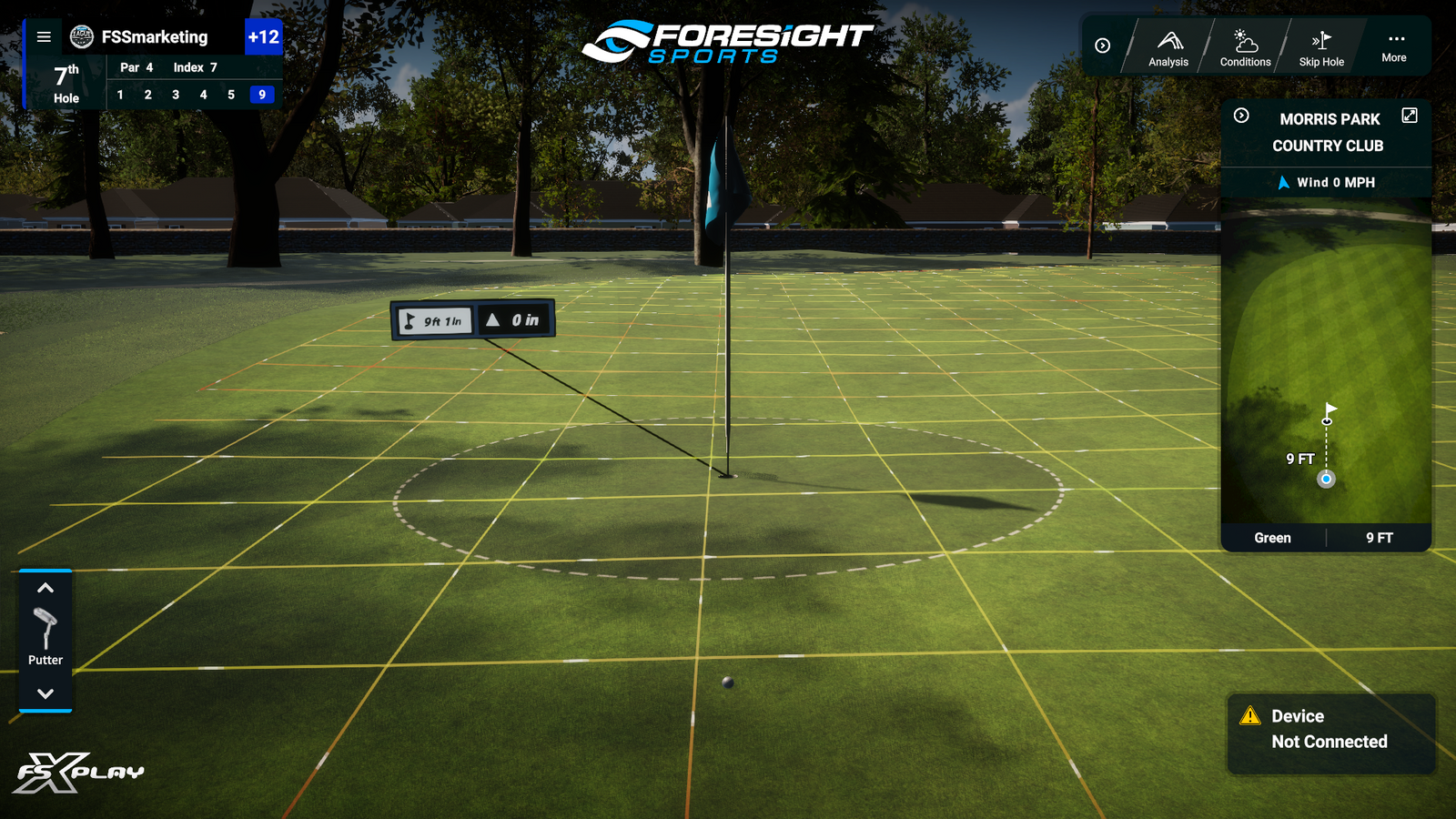Step down to the previous club
Screen dimensions: 1456x819
click(x=45, y=693)
